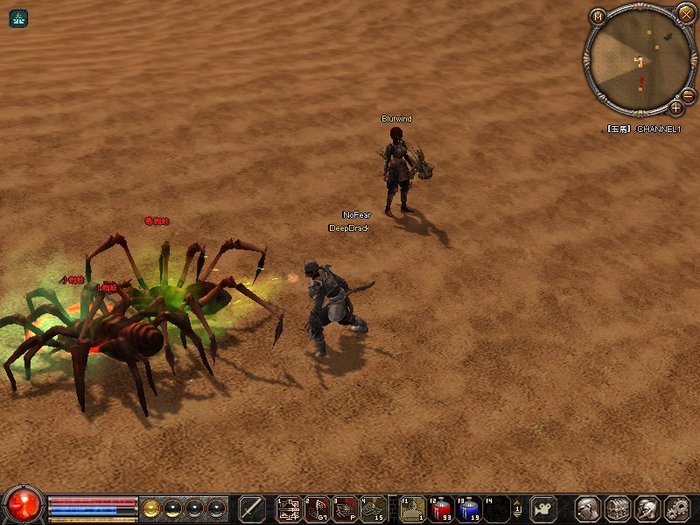Viewport: 700px width, 525px height.
Task: Zoom in the minimap with the plus button
Action: [676, 106]
